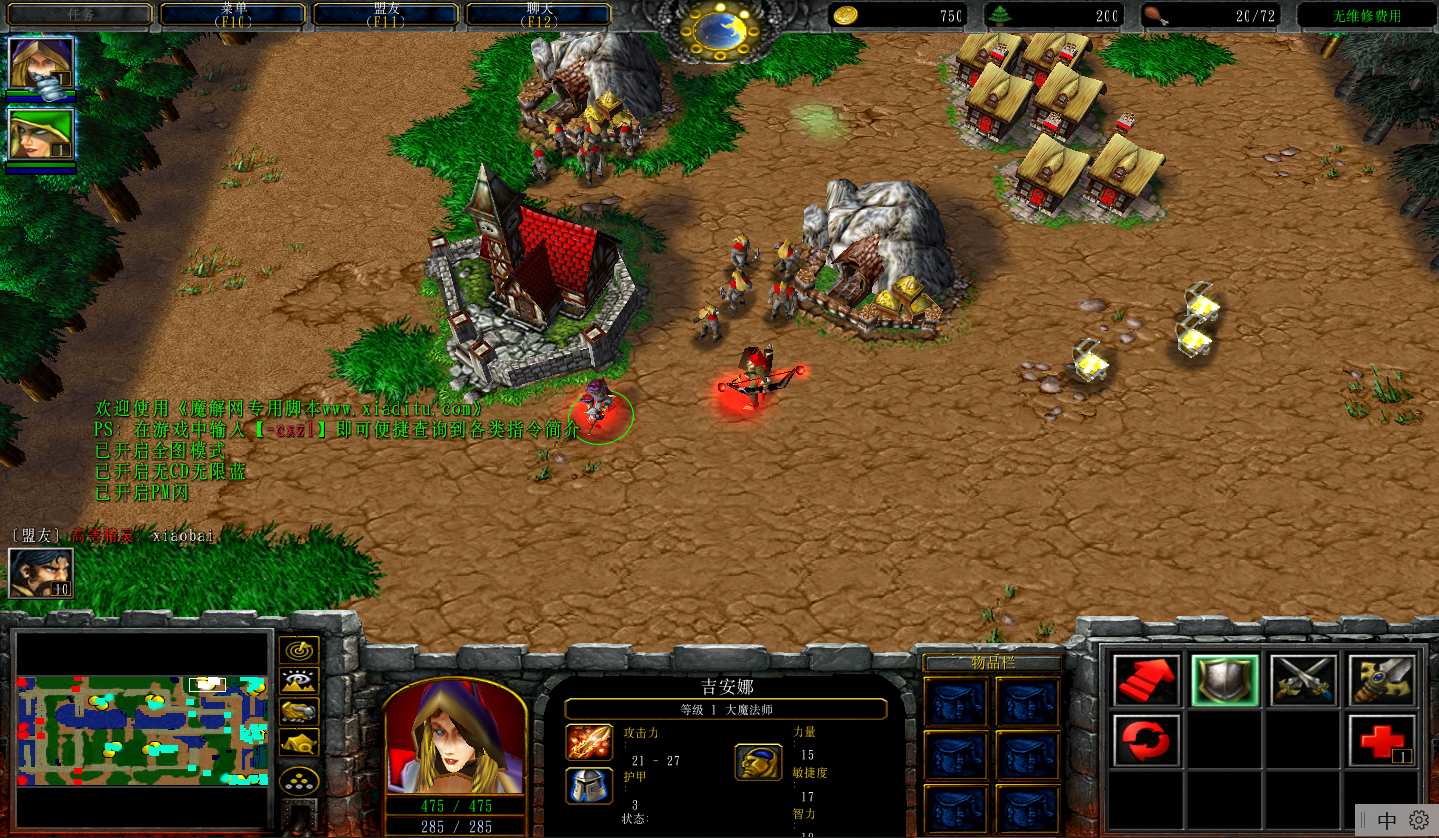
Task: Choose the shield Hold Position command
Action: click(1225, 681)
